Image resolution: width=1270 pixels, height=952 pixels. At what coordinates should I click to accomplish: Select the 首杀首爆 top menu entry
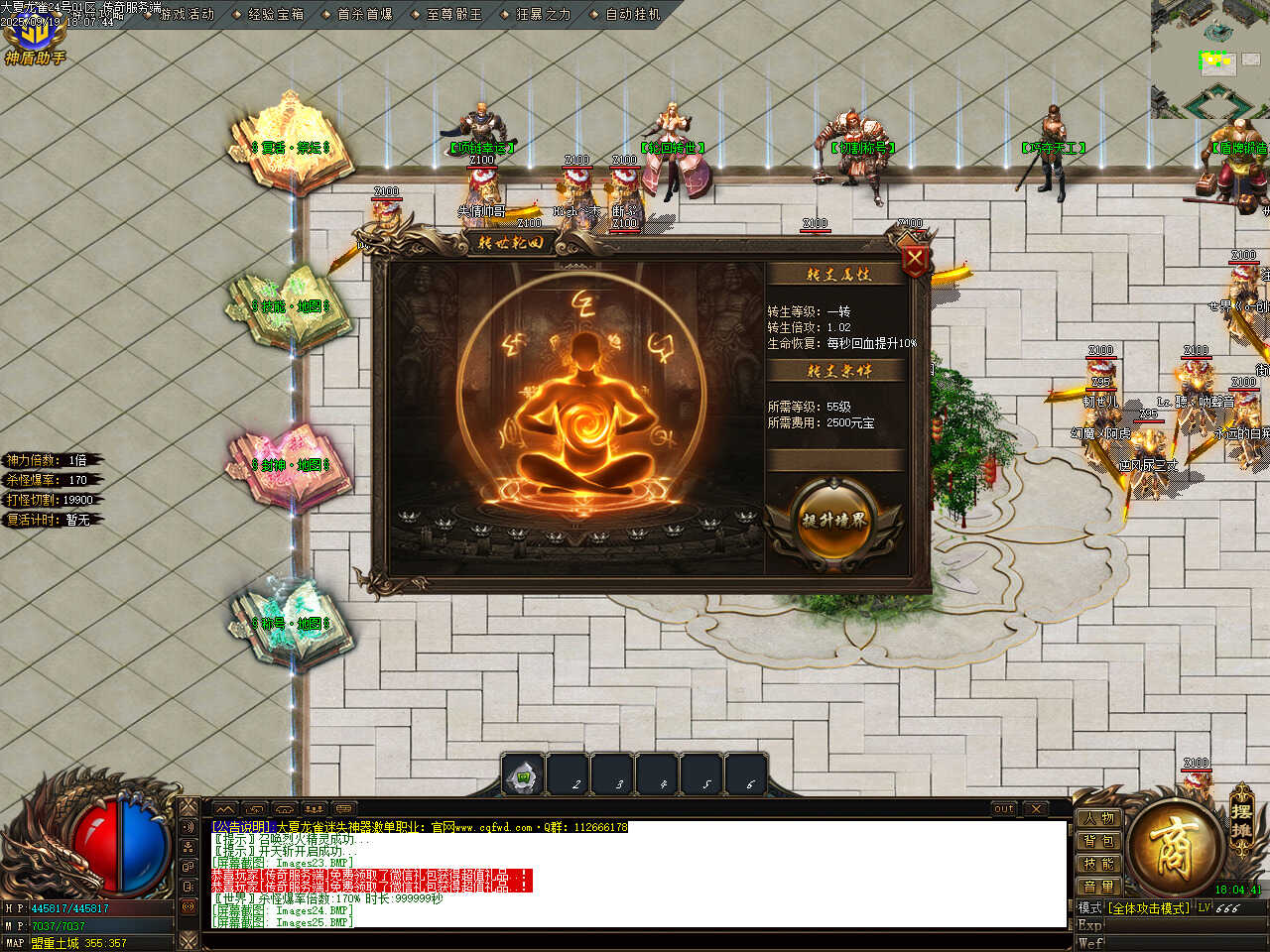pyautogui.click(x=365, y=14)
